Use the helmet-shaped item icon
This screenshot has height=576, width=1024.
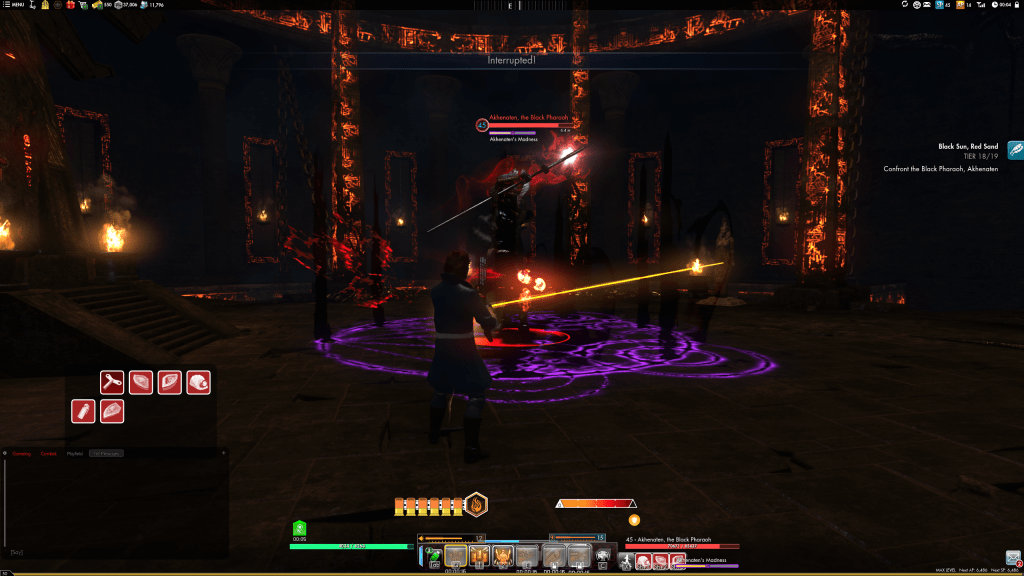[x=198, y=382]
